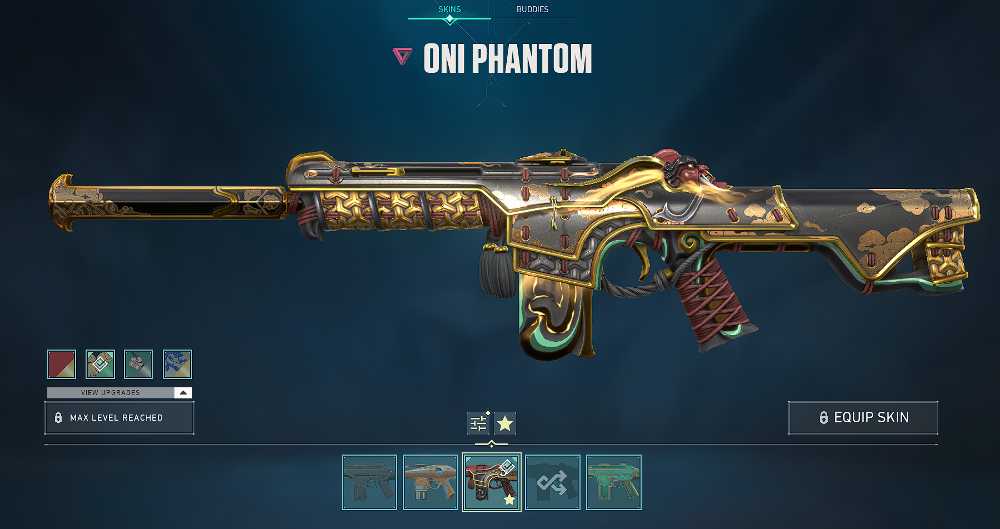
Task: Choose the orange and white Phantom skin
Action: (x=430, y=482)
